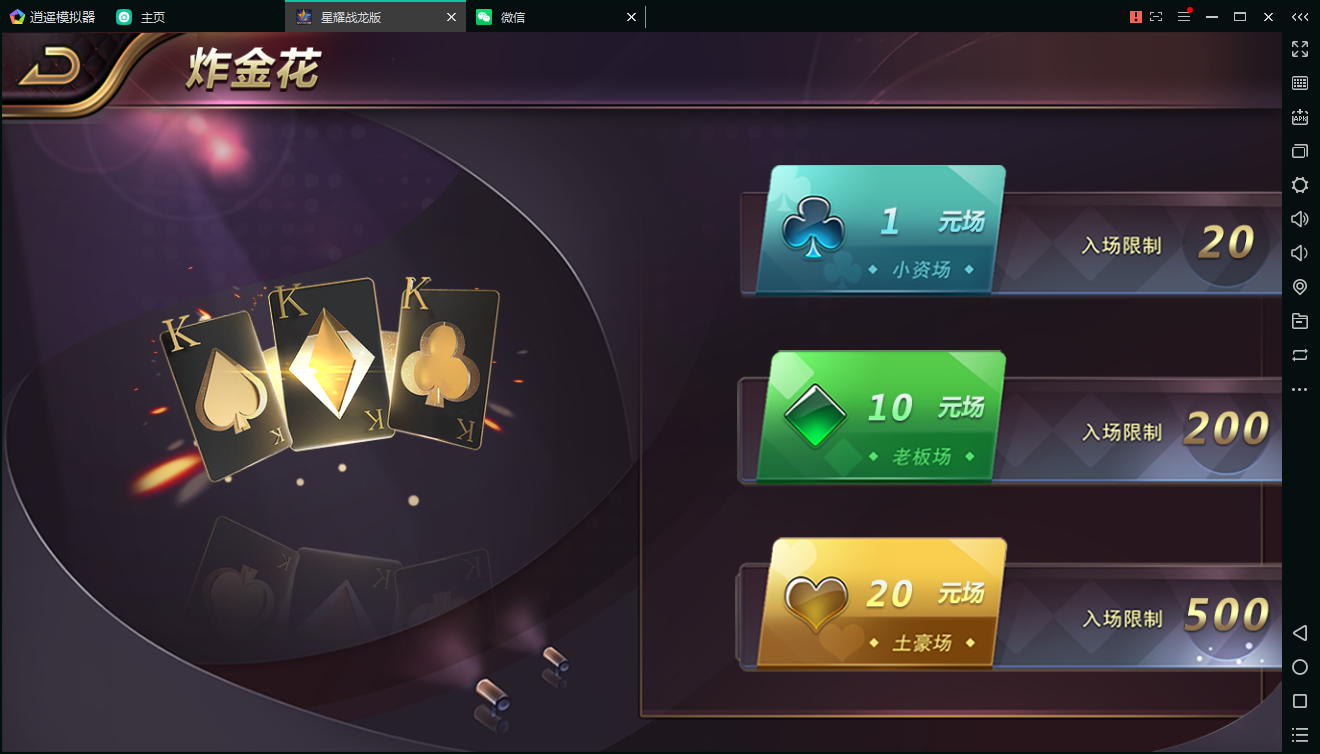Increase the emulator volume
This screenshot has height=754, width=1320.
[1300, 218]
